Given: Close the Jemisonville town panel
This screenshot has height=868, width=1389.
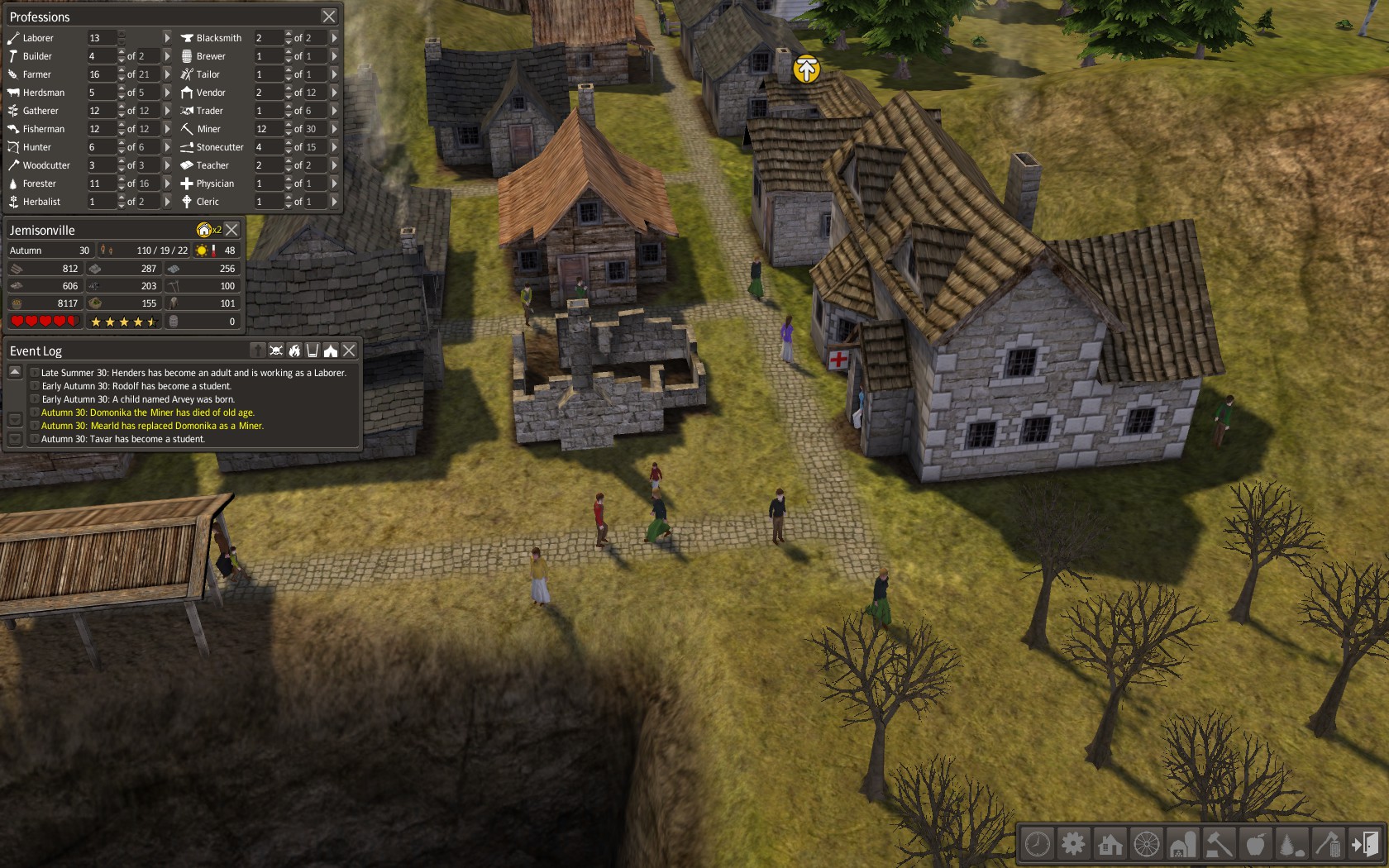Looking at the screenshot, I should pos(232,230).
